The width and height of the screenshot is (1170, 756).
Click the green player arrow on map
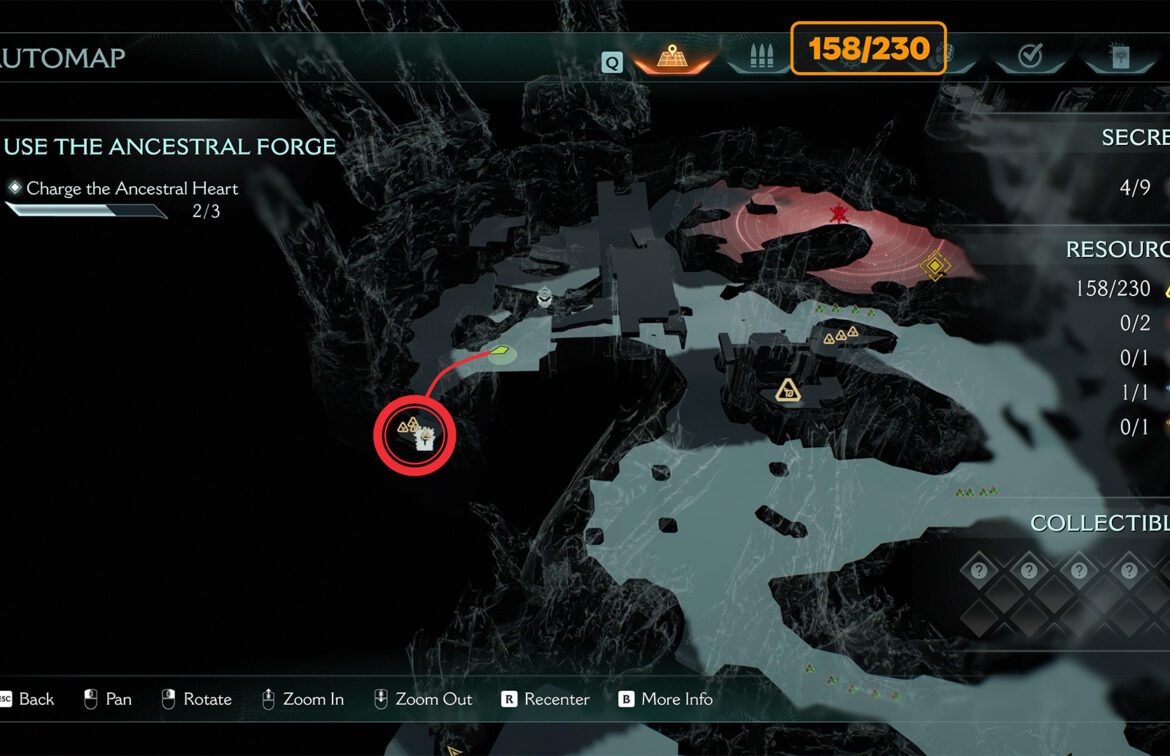click(499, 351)
